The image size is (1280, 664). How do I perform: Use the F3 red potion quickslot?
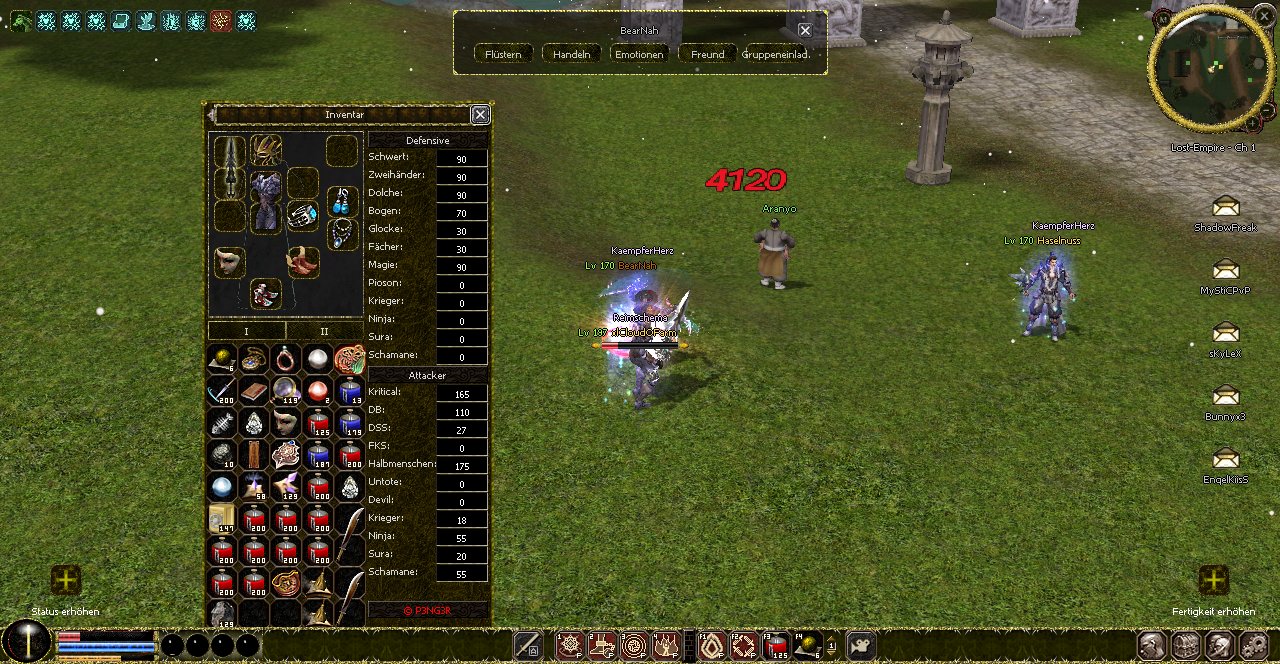(777, 646)
